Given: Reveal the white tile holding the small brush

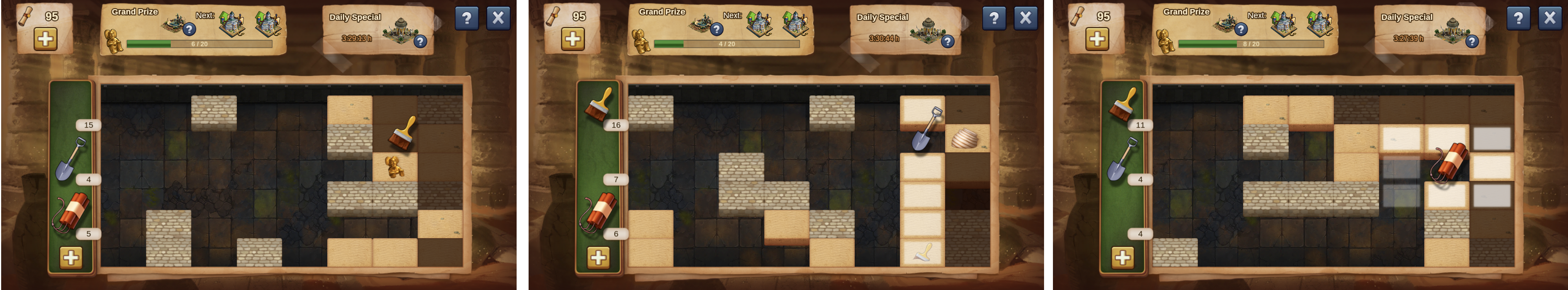Looking at the screenshot, I should 922,252.
